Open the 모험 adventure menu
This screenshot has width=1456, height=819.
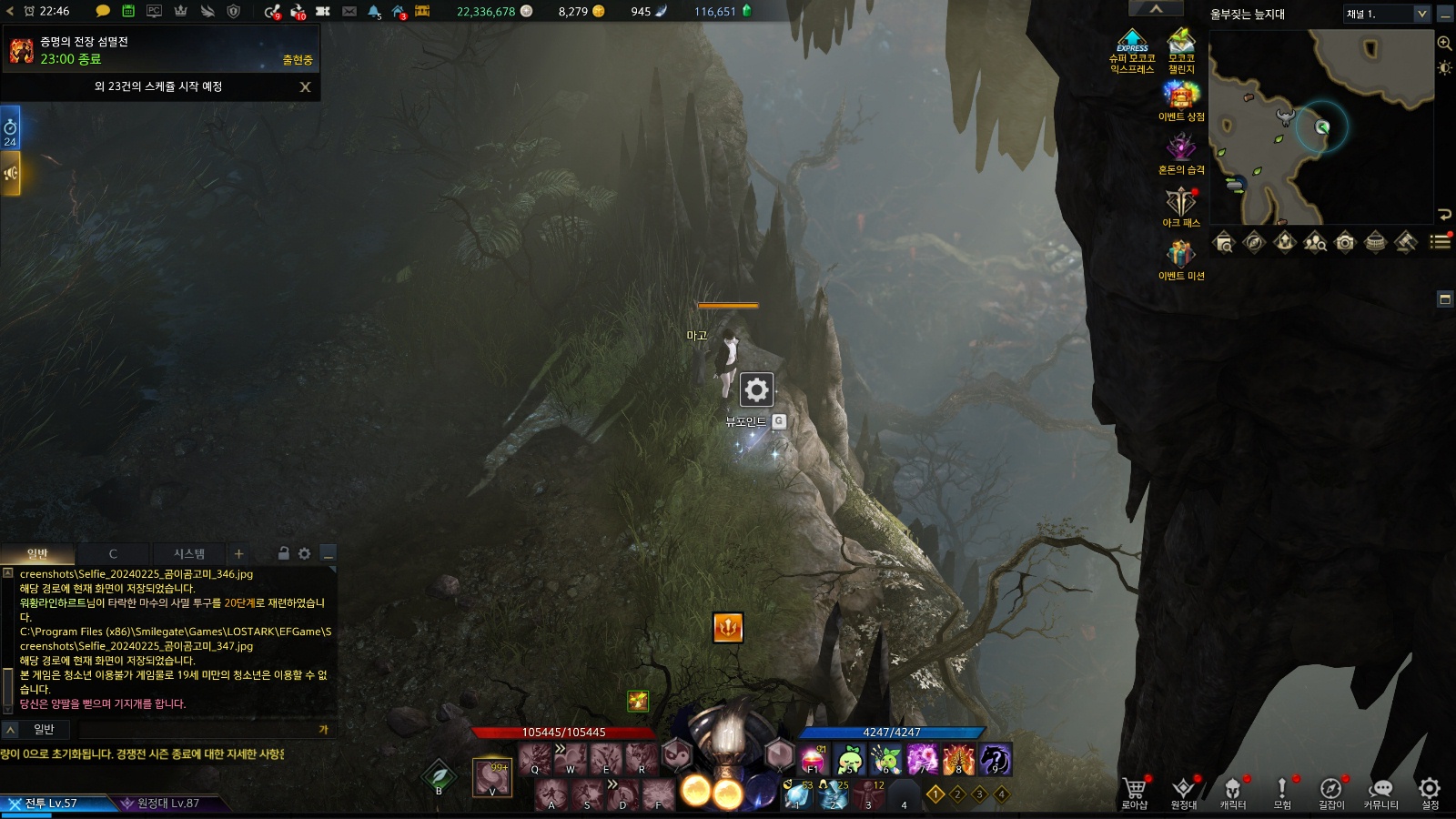pyautogui.click(x=1282, y=790)
